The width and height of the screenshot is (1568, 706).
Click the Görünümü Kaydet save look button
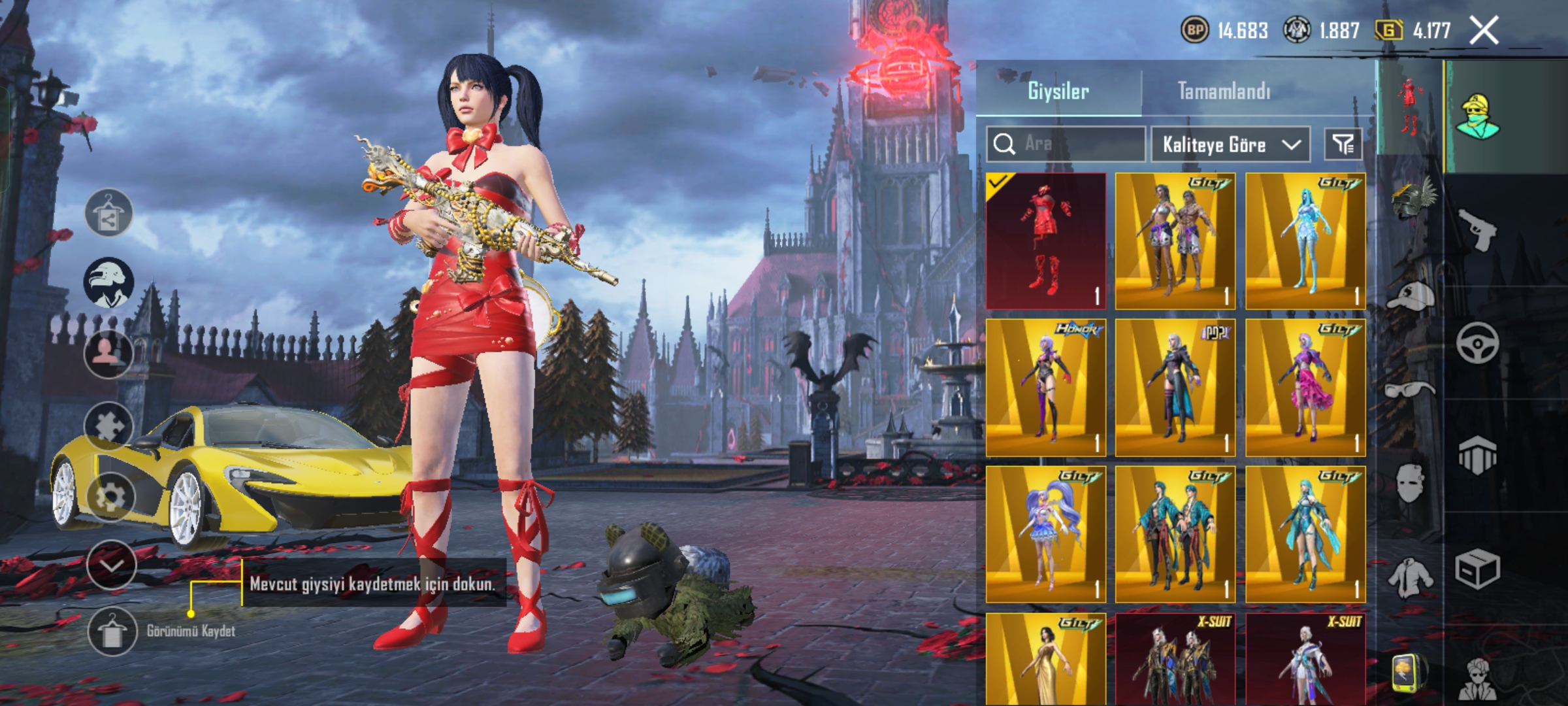(111, 631)
